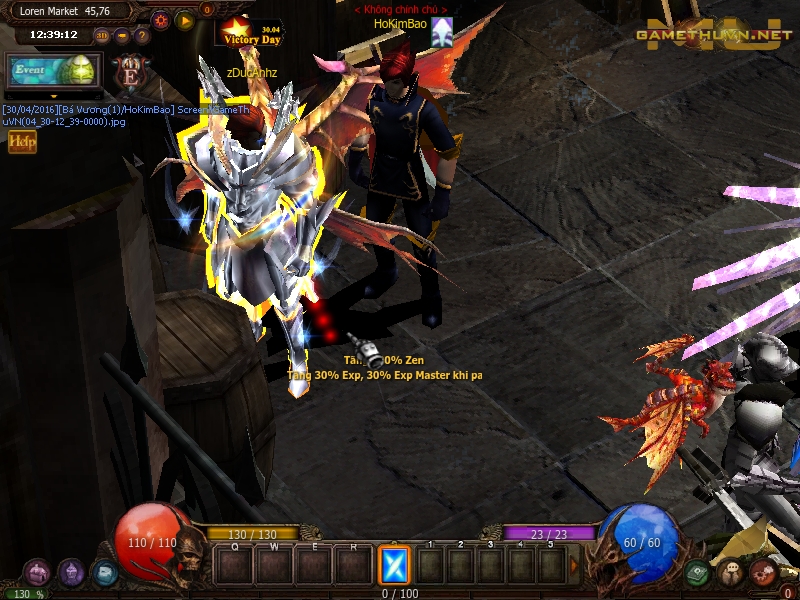Click the small minus button beside 3D
This screenshot has height=600, width=800.
click(x=122, y=36)
